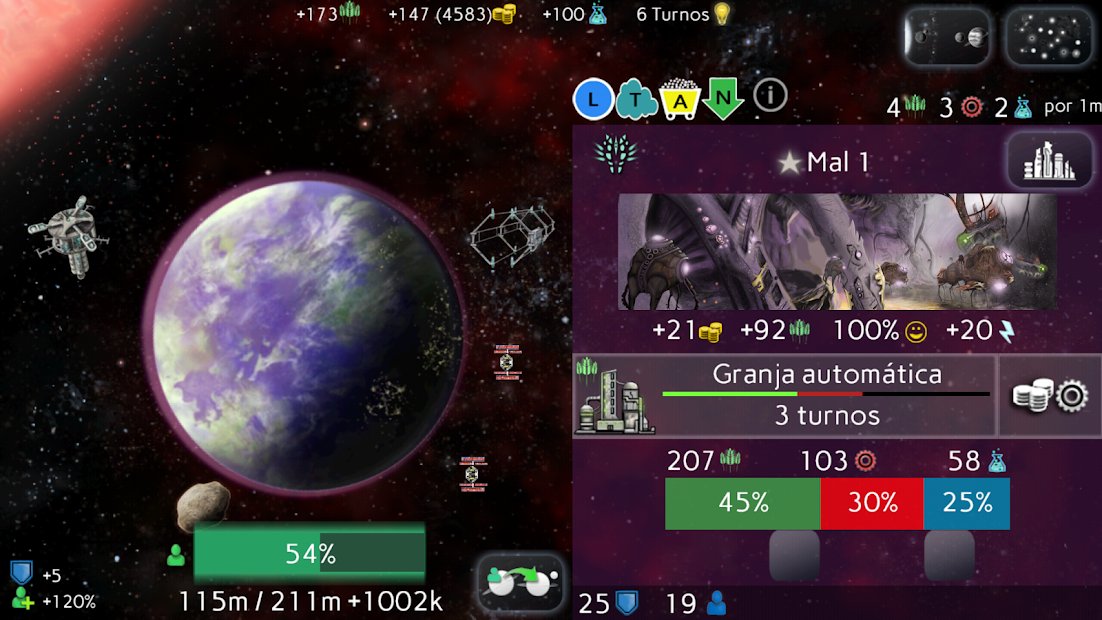
Task: Click the blue L planet trait badge
Action: [x=593, y=98]
